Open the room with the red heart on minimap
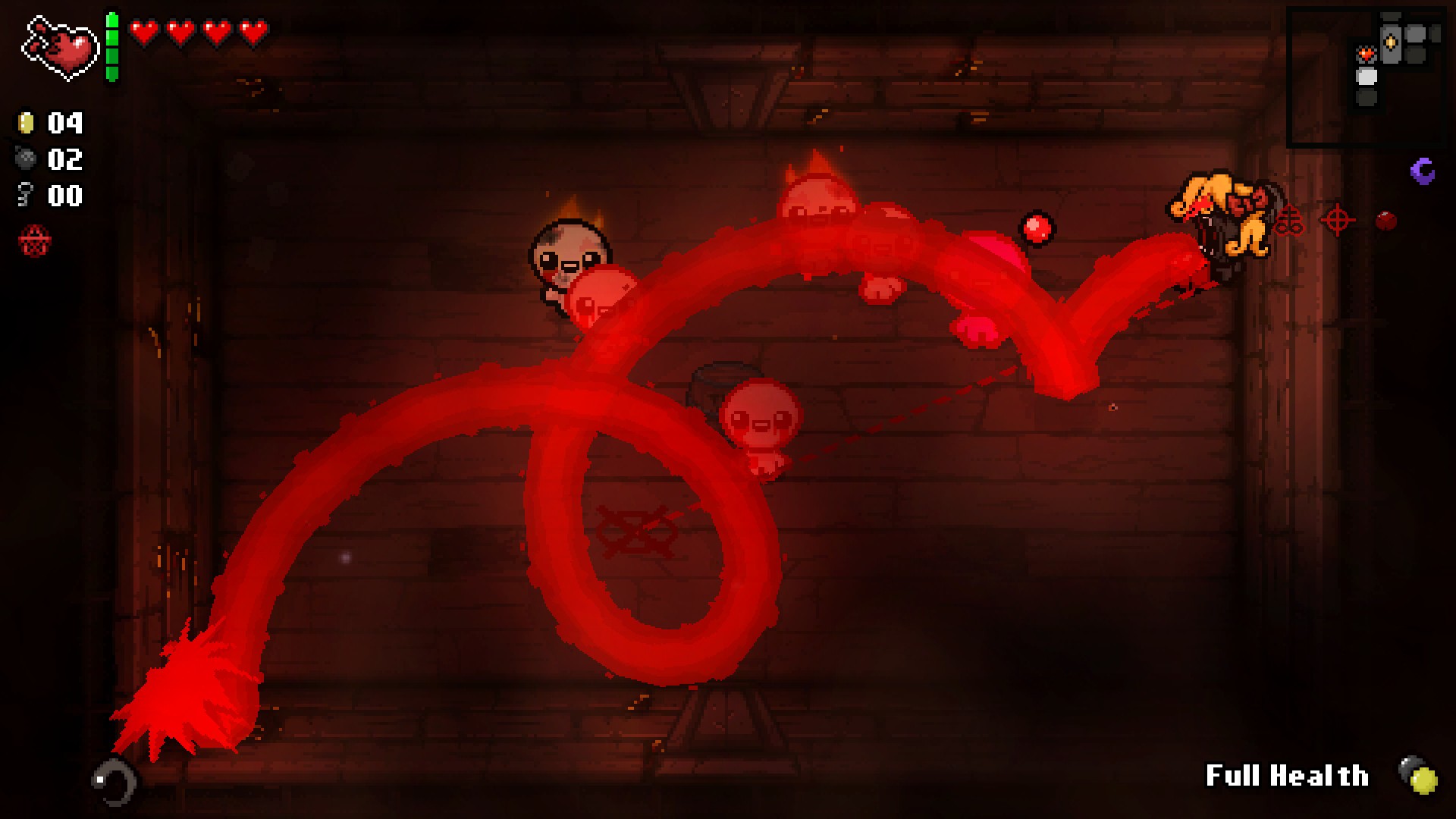Screen dimensions: 1456x819 pos(1367,54)
